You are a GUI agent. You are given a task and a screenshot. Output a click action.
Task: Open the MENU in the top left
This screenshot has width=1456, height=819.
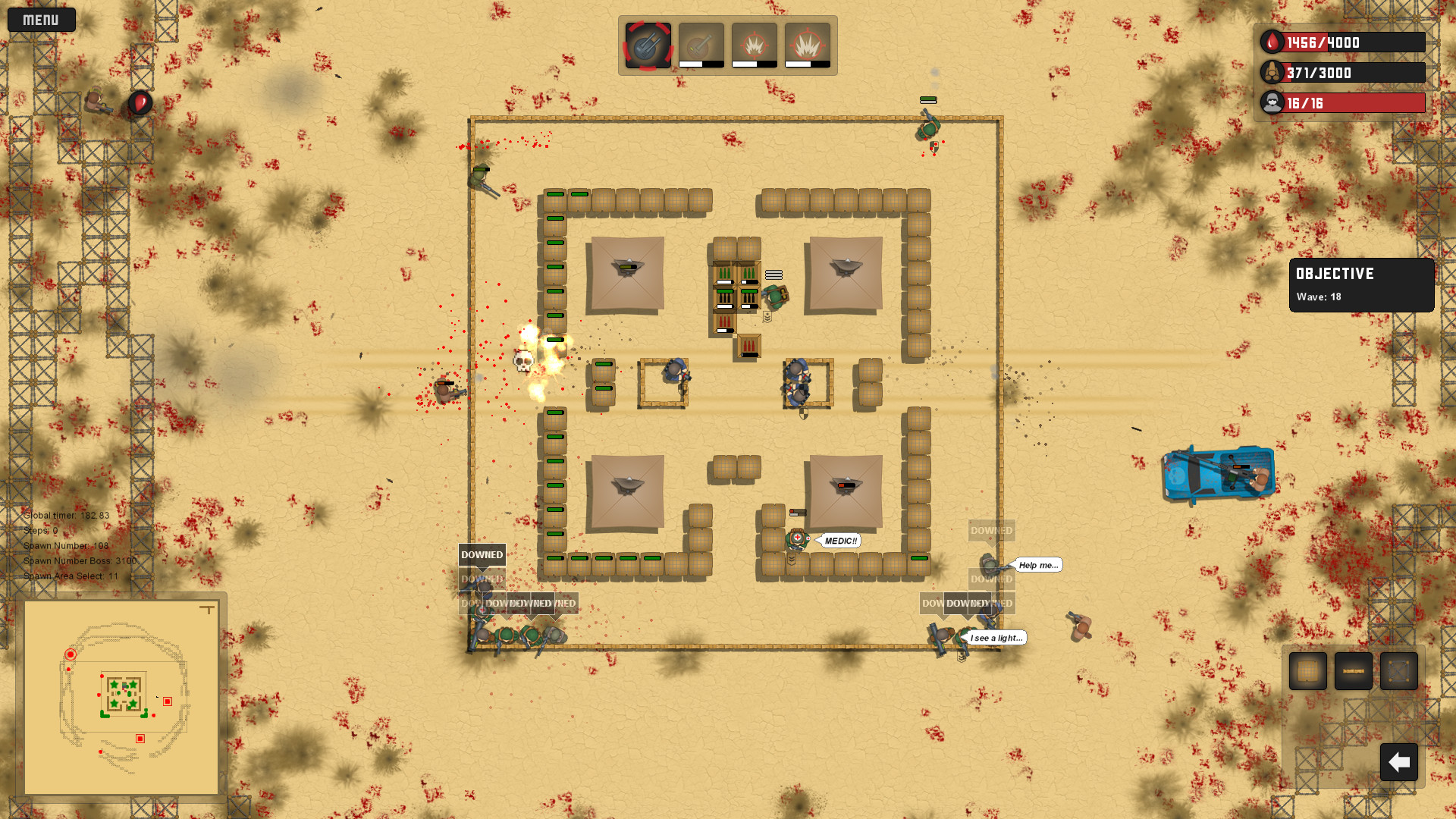click(41, 20)
